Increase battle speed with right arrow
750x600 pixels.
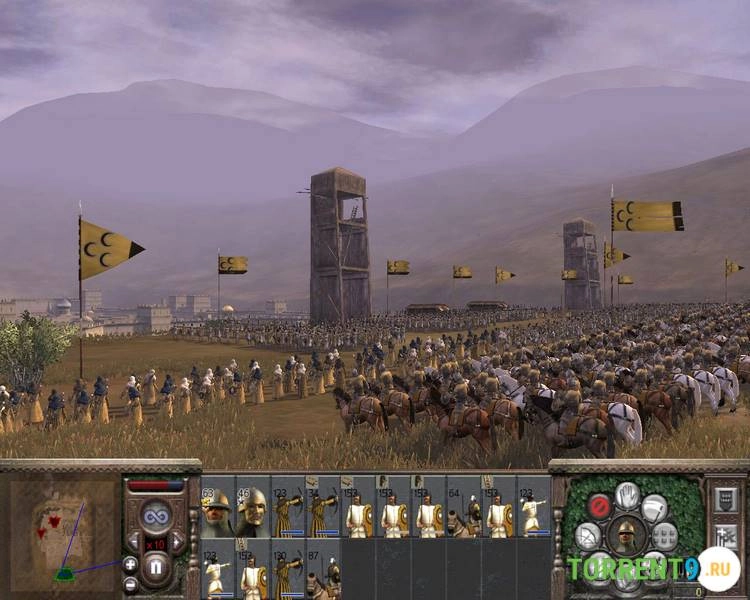click(177, 543)
